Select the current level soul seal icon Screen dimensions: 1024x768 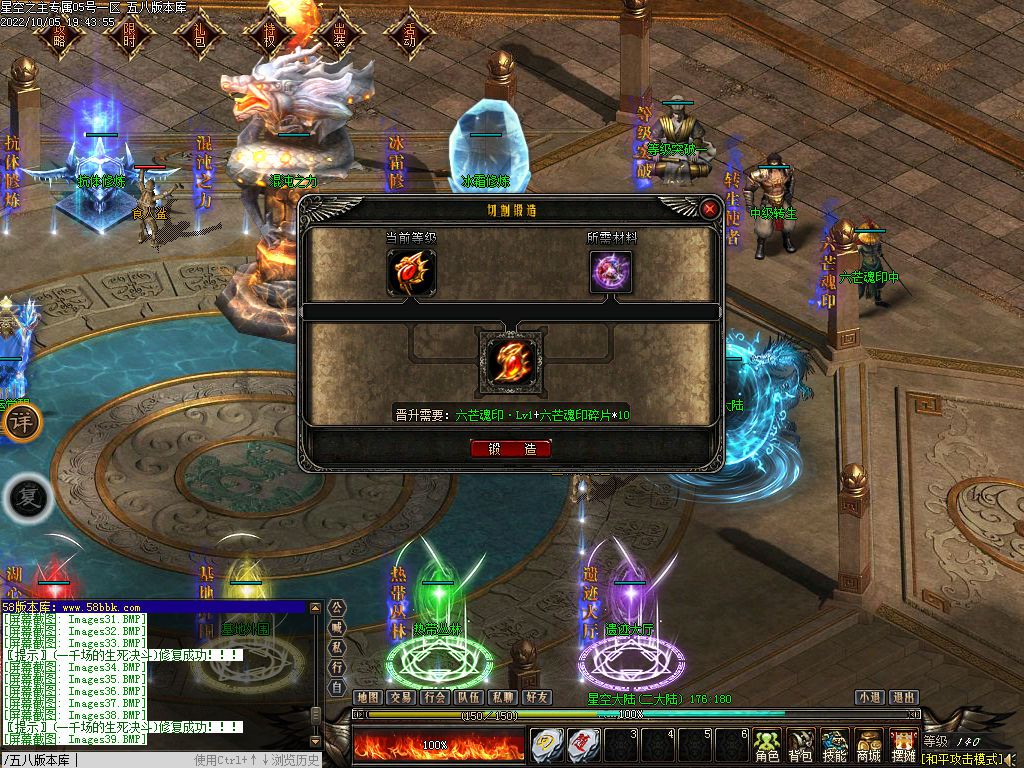coord(412,272)
